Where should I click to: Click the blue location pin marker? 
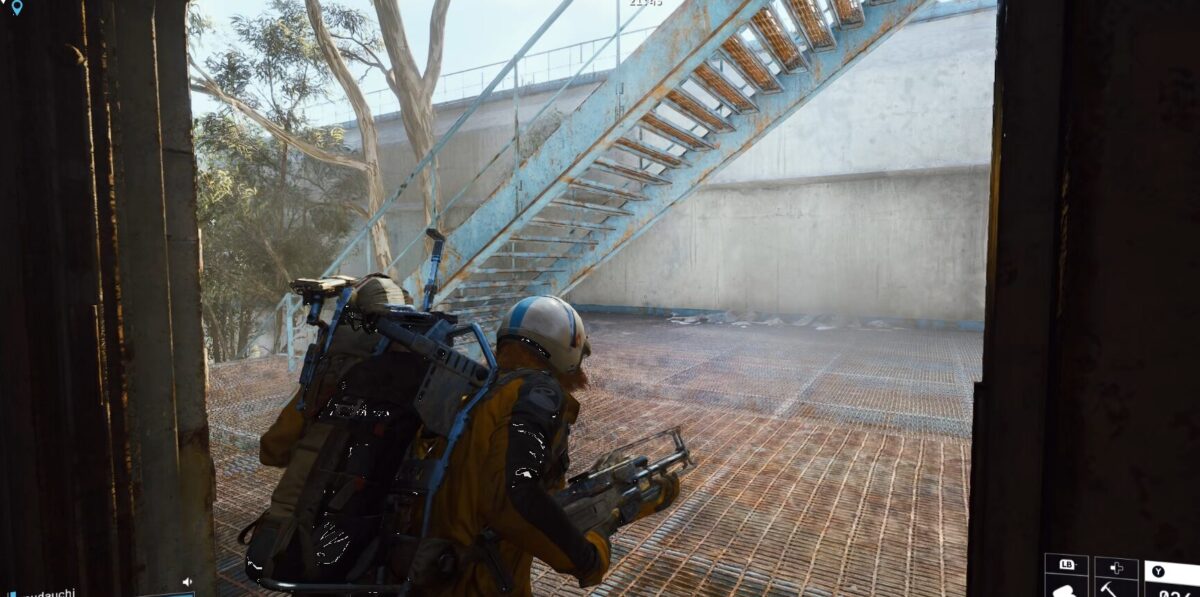coord(16,7)
